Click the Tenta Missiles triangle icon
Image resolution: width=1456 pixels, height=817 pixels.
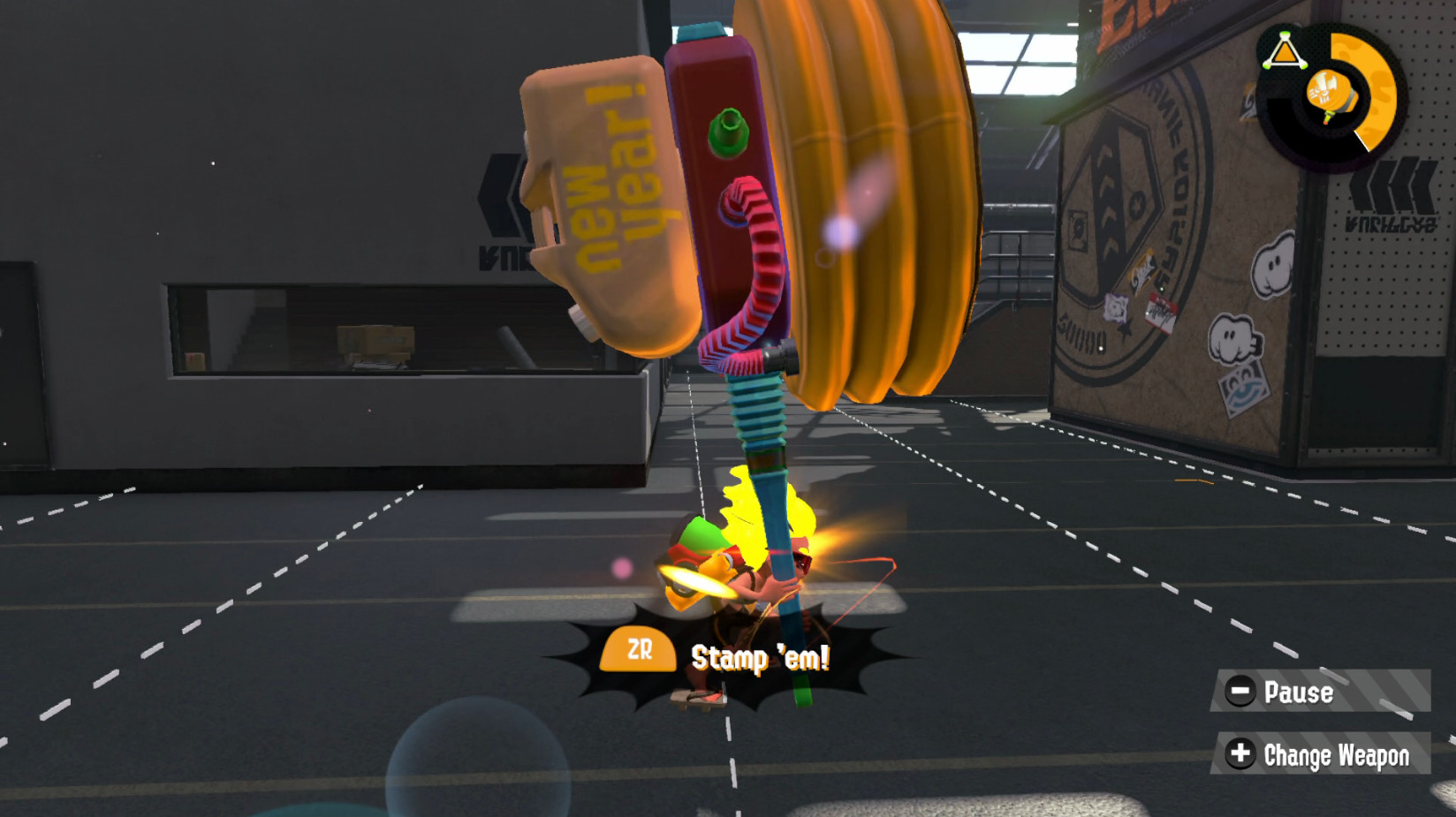click(x=1285, y=51)
